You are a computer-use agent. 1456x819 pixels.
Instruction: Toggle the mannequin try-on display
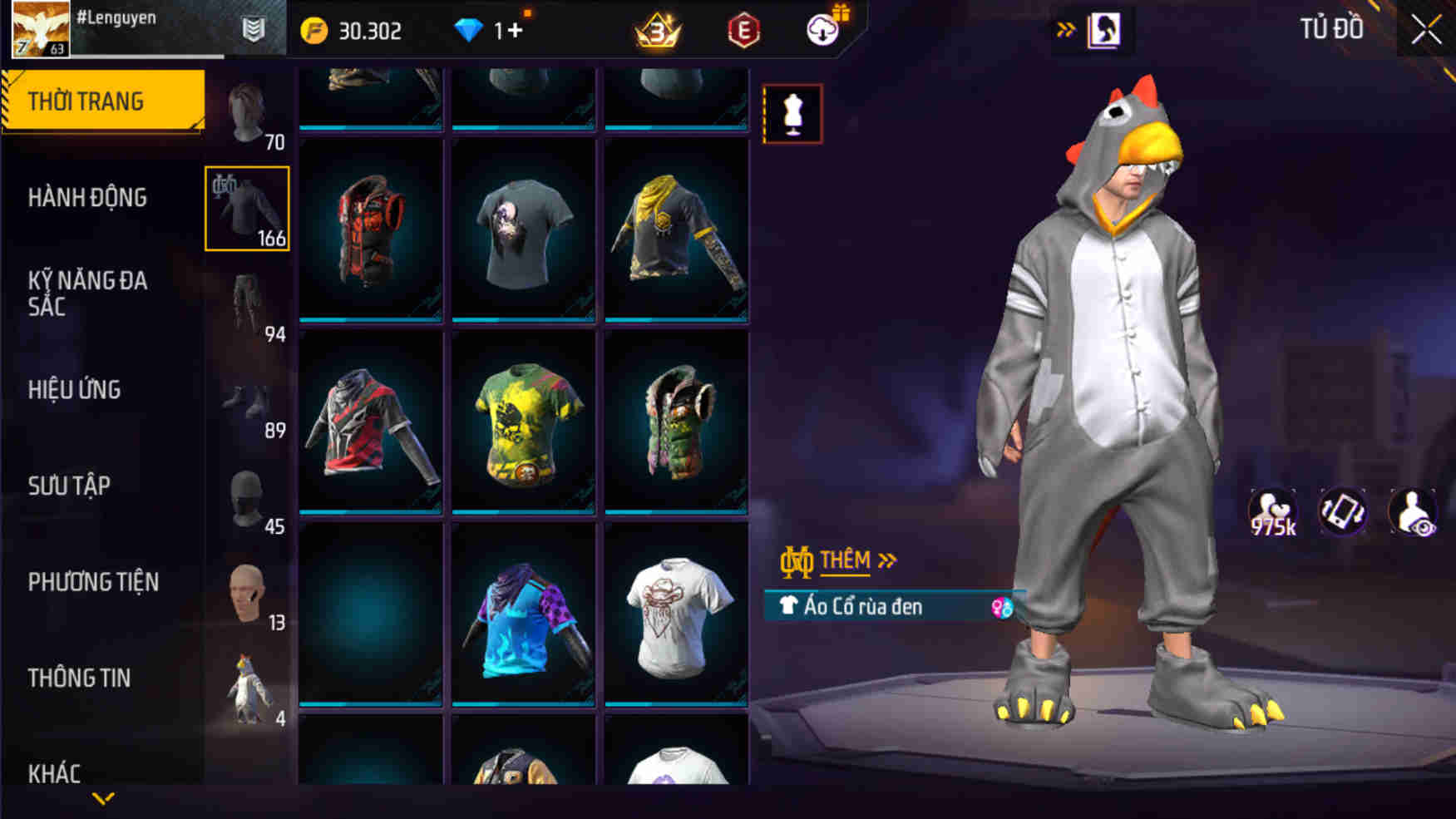[792, 112]
